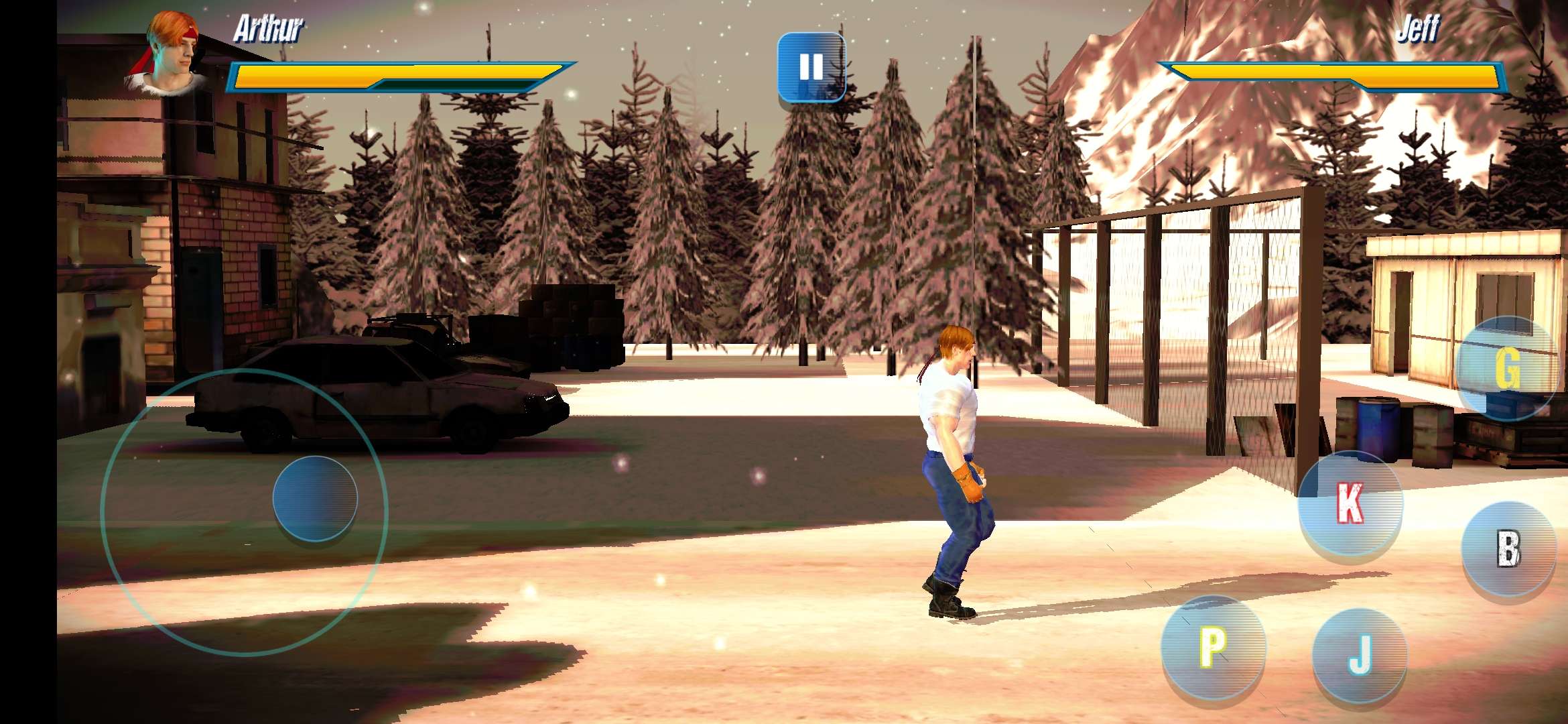Trigger the yellow G action button
This screenshot has width=1568, height=724.
(x=1507, y=367)
